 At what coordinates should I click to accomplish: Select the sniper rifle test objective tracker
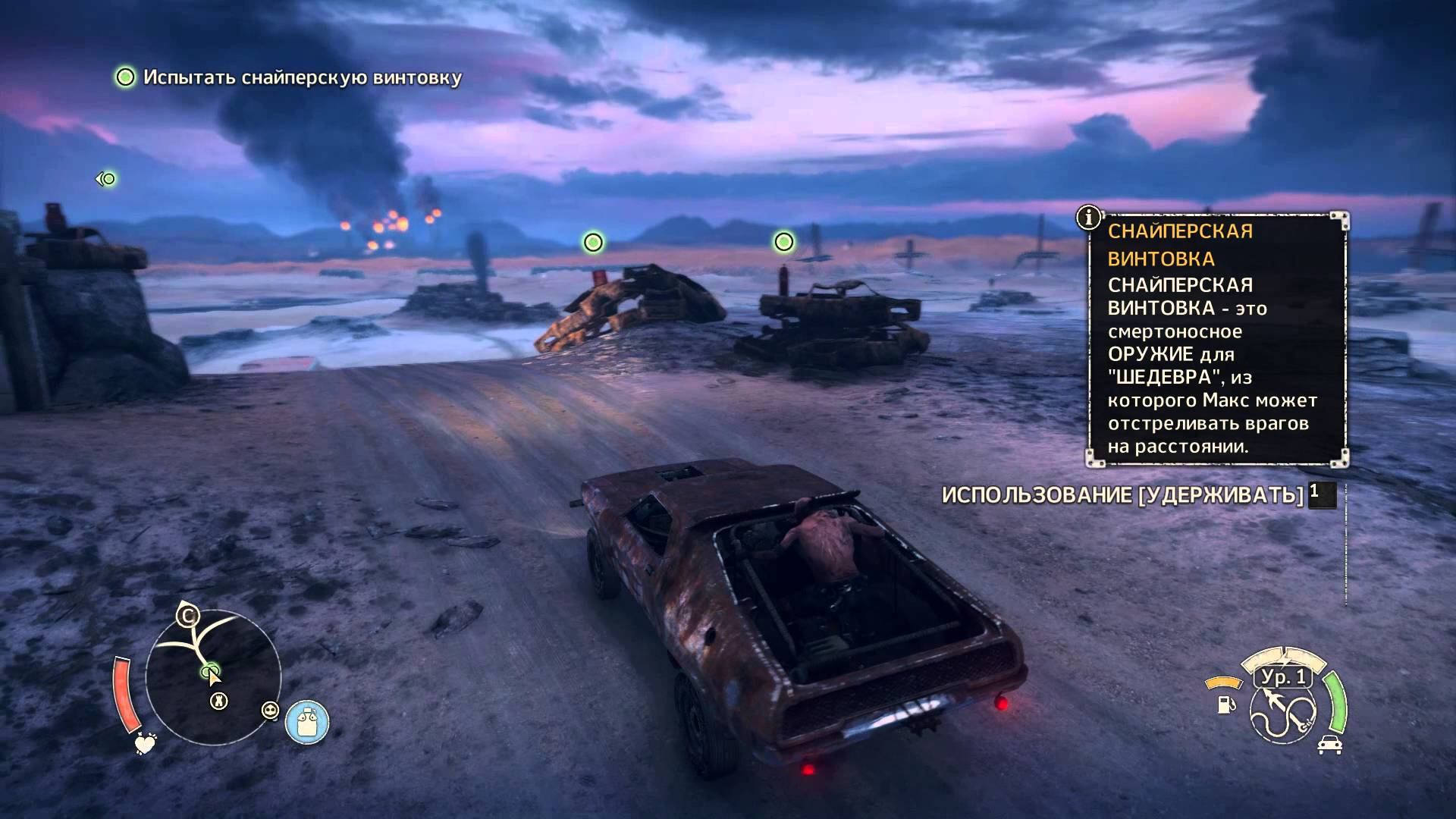[289, 77]
